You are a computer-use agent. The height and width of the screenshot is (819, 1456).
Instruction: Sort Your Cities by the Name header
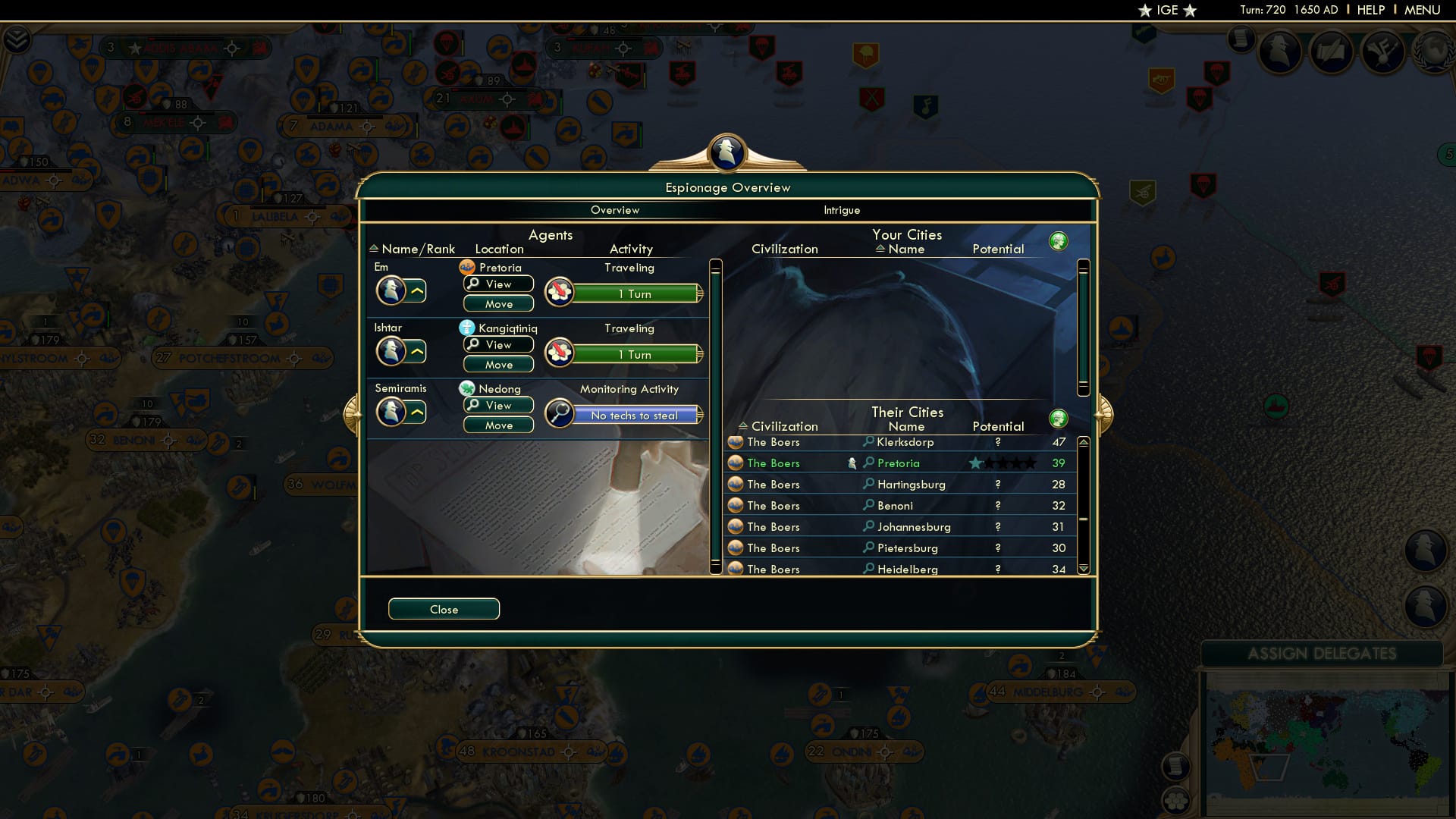907,249
